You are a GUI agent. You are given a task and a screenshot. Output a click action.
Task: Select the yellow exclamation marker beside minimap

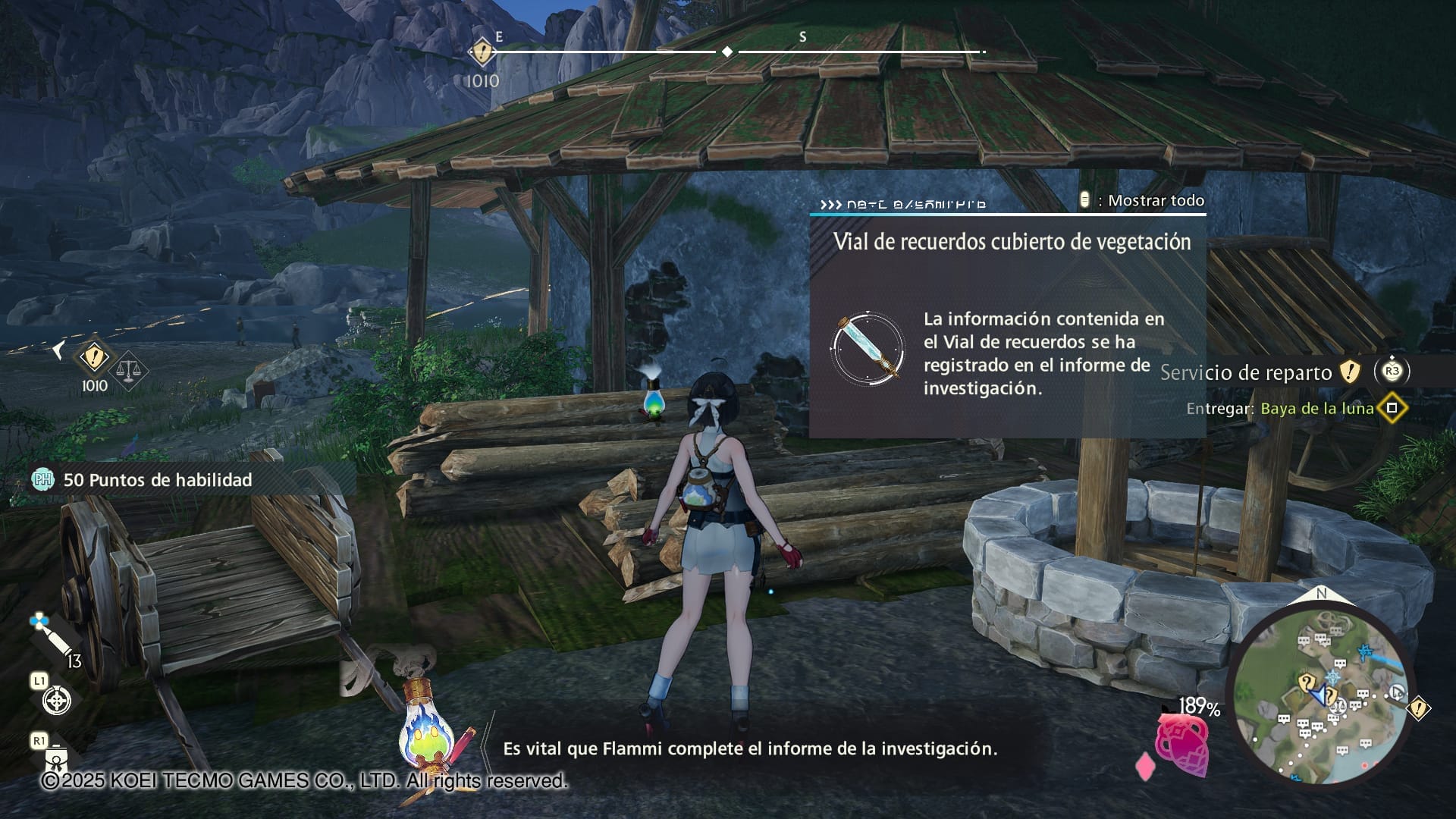pyautogui.click(x=1418, y=708)
